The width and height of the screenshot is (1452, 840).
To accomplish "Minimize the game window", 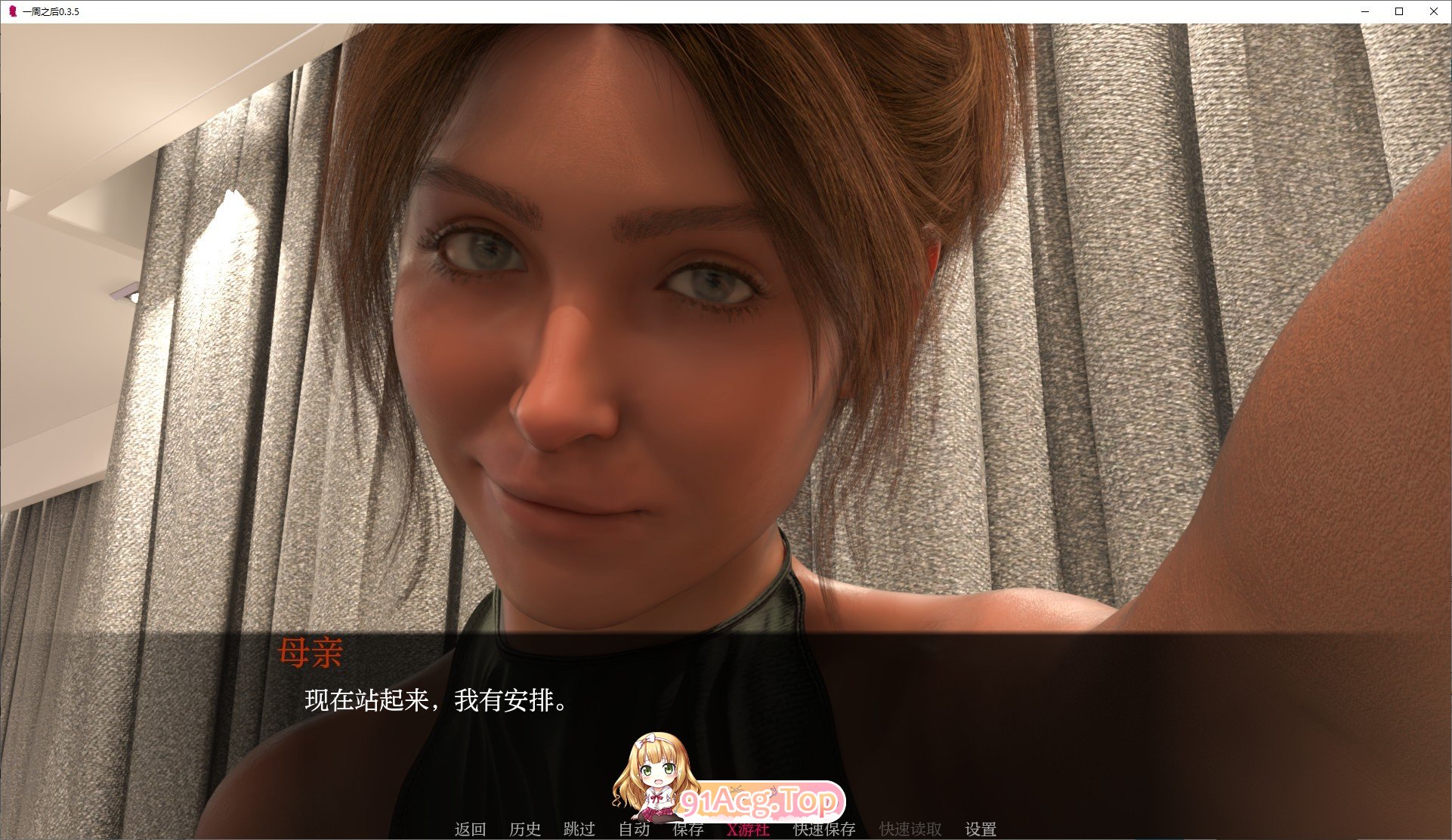I will click(x=1364, y=11).
